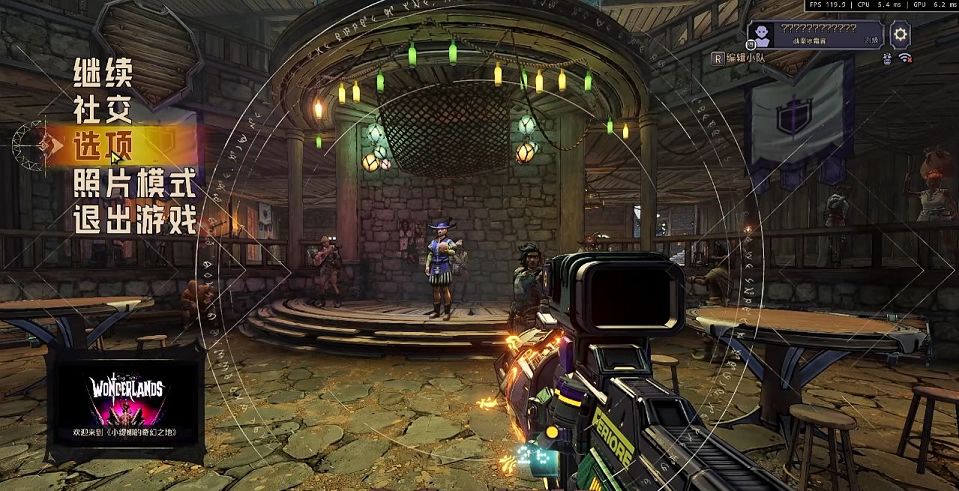The width and height of the screenshot is (959, 491).
Task: Choose 退出游戏 to quit the game
Action: pos(134,221)
